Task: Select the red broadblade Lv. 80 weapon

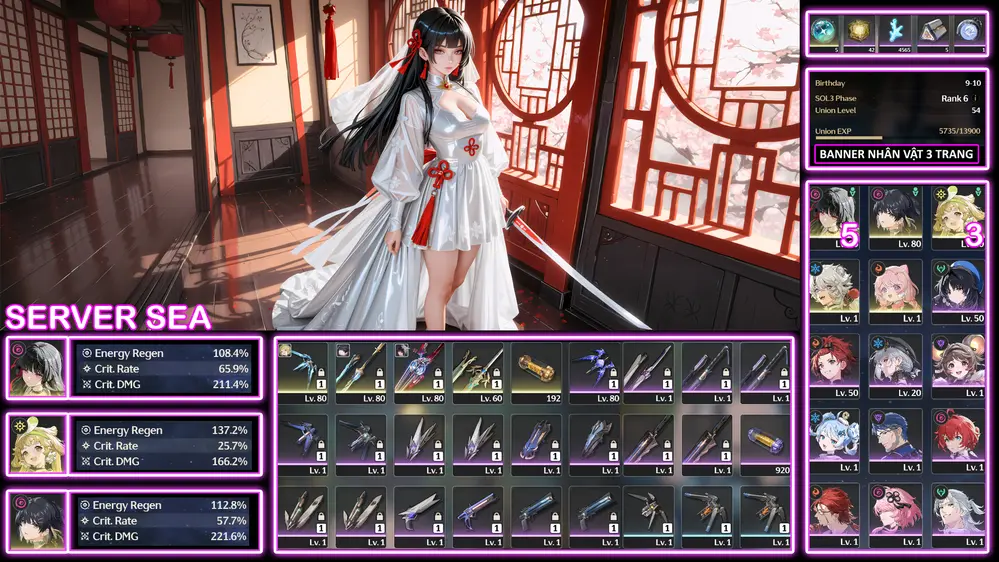Action: 420,370
